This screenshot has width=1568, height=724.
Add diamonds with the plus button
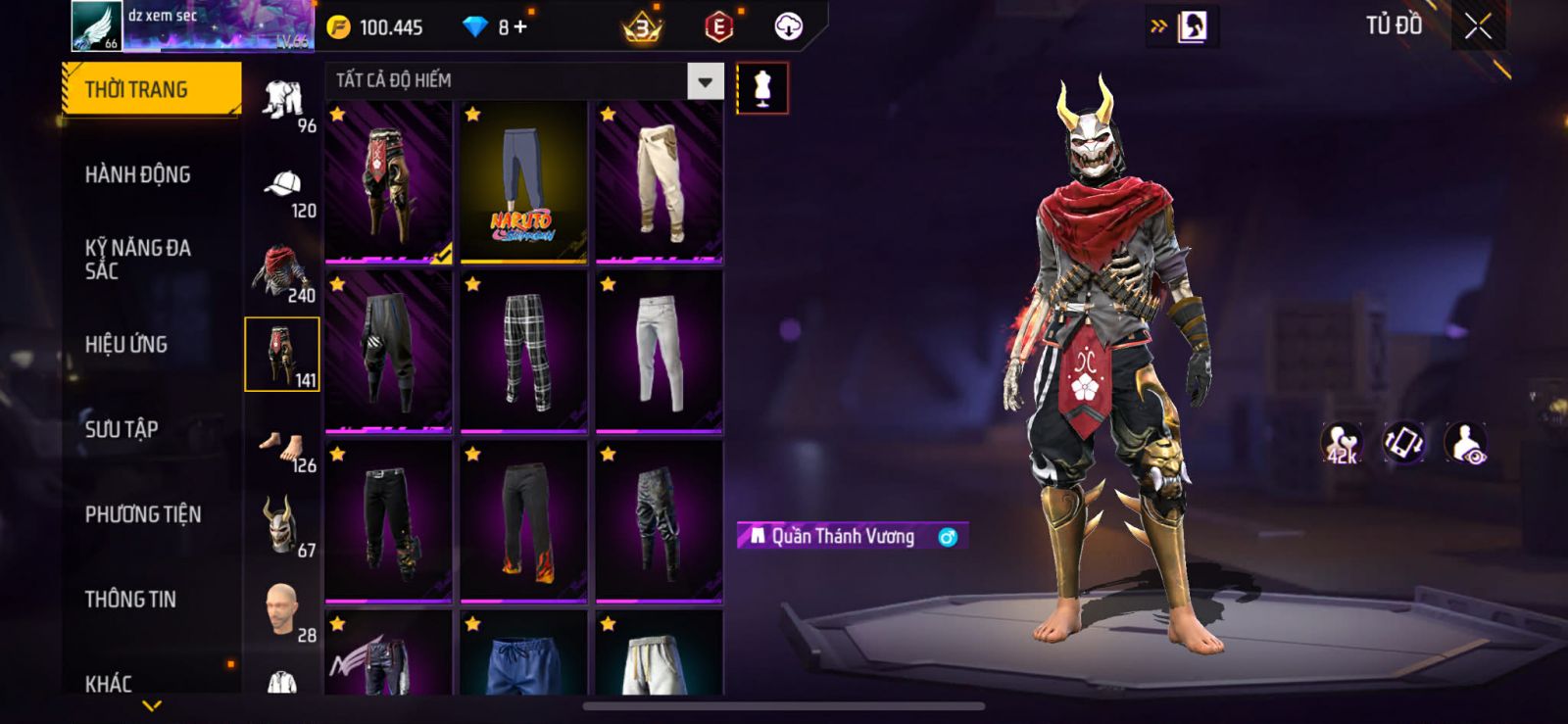520,27
